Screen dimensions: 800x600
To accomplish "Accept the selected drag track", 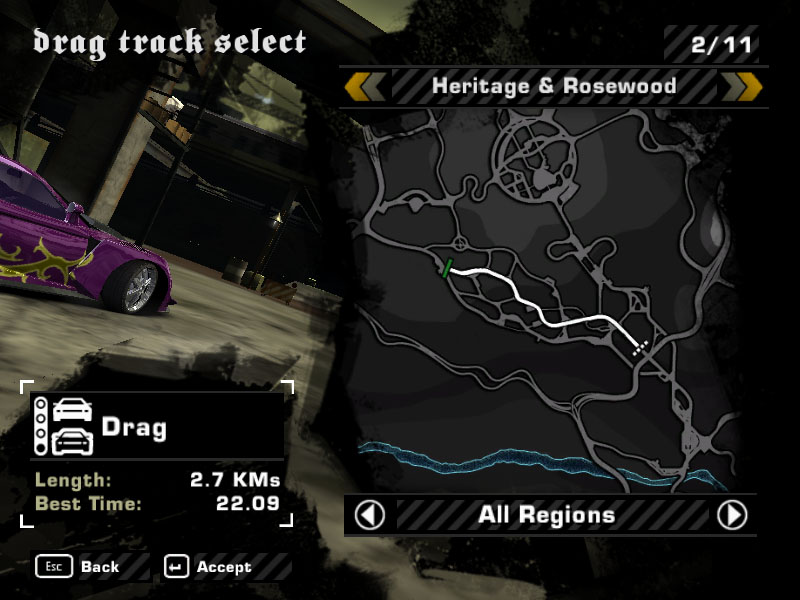I will point(210,567).
